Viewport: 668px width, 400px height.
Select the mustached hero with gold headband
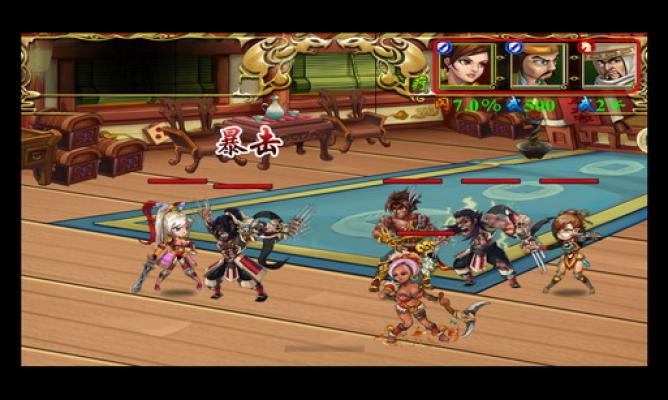point(536,65)
